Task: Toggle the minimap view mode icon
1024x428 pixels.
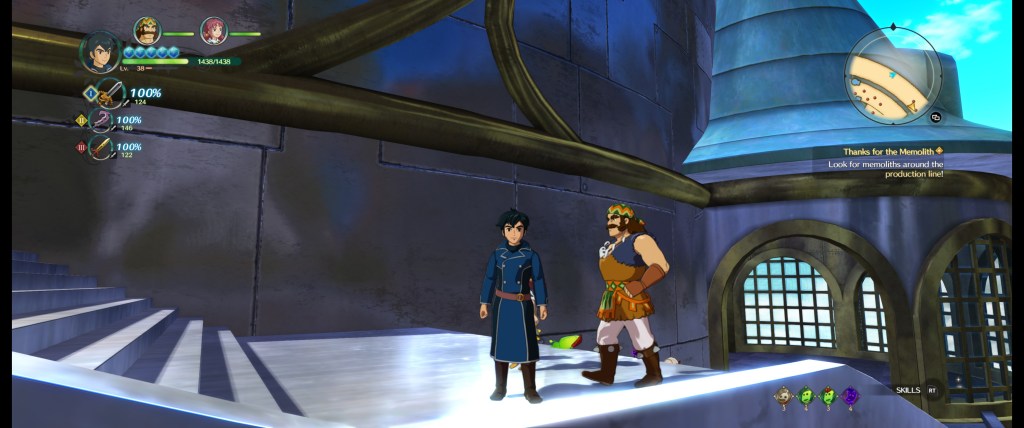Action: [937, 116]
